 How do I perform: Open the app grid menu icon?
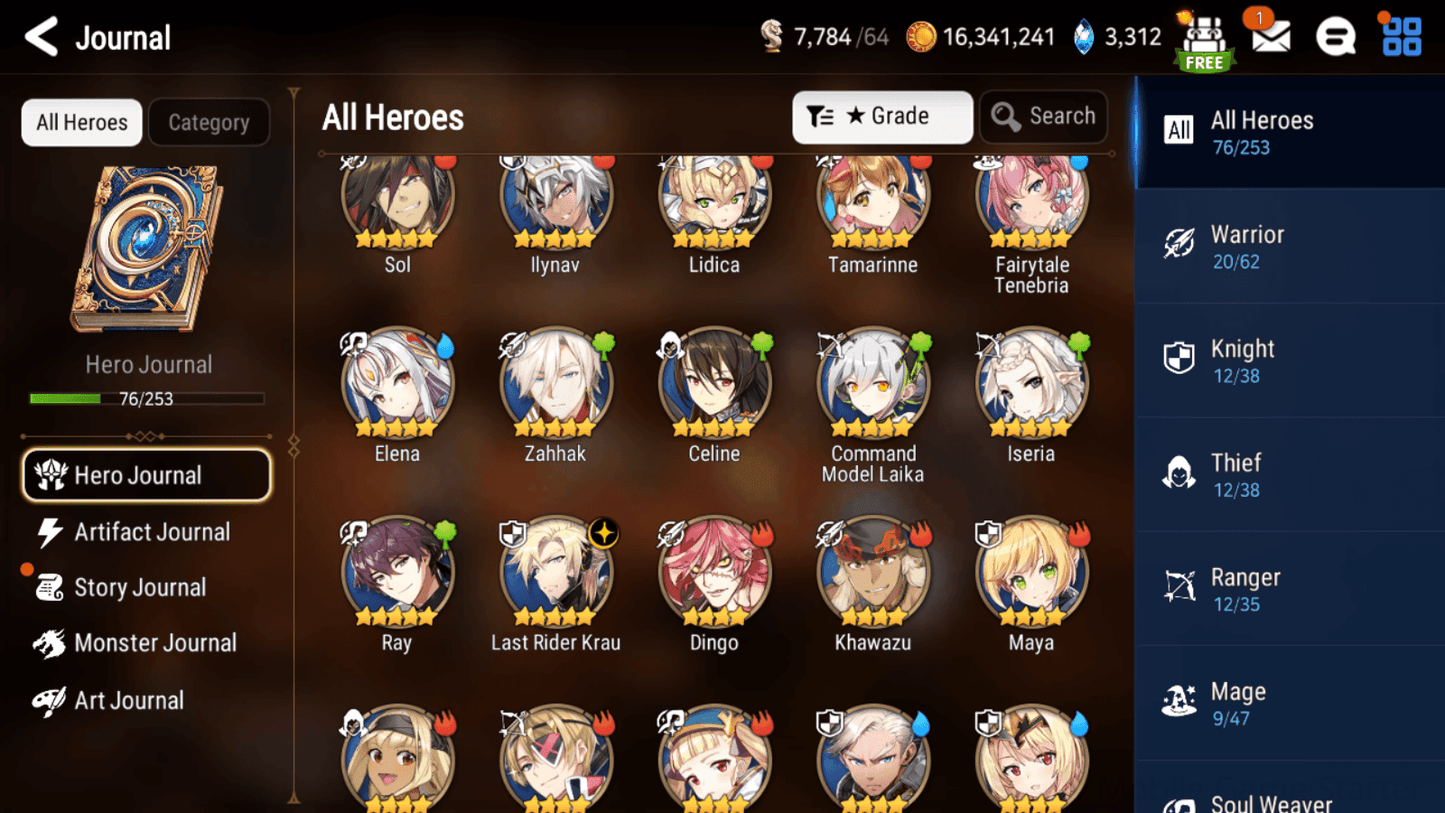pos(1400,37)
